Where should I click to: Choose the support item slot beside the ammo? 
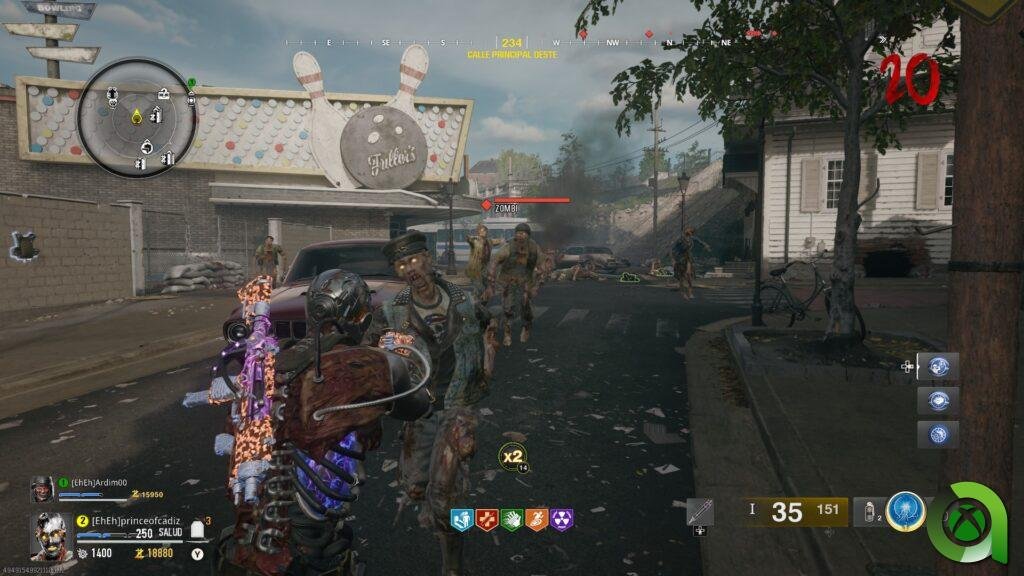[700, 512]
